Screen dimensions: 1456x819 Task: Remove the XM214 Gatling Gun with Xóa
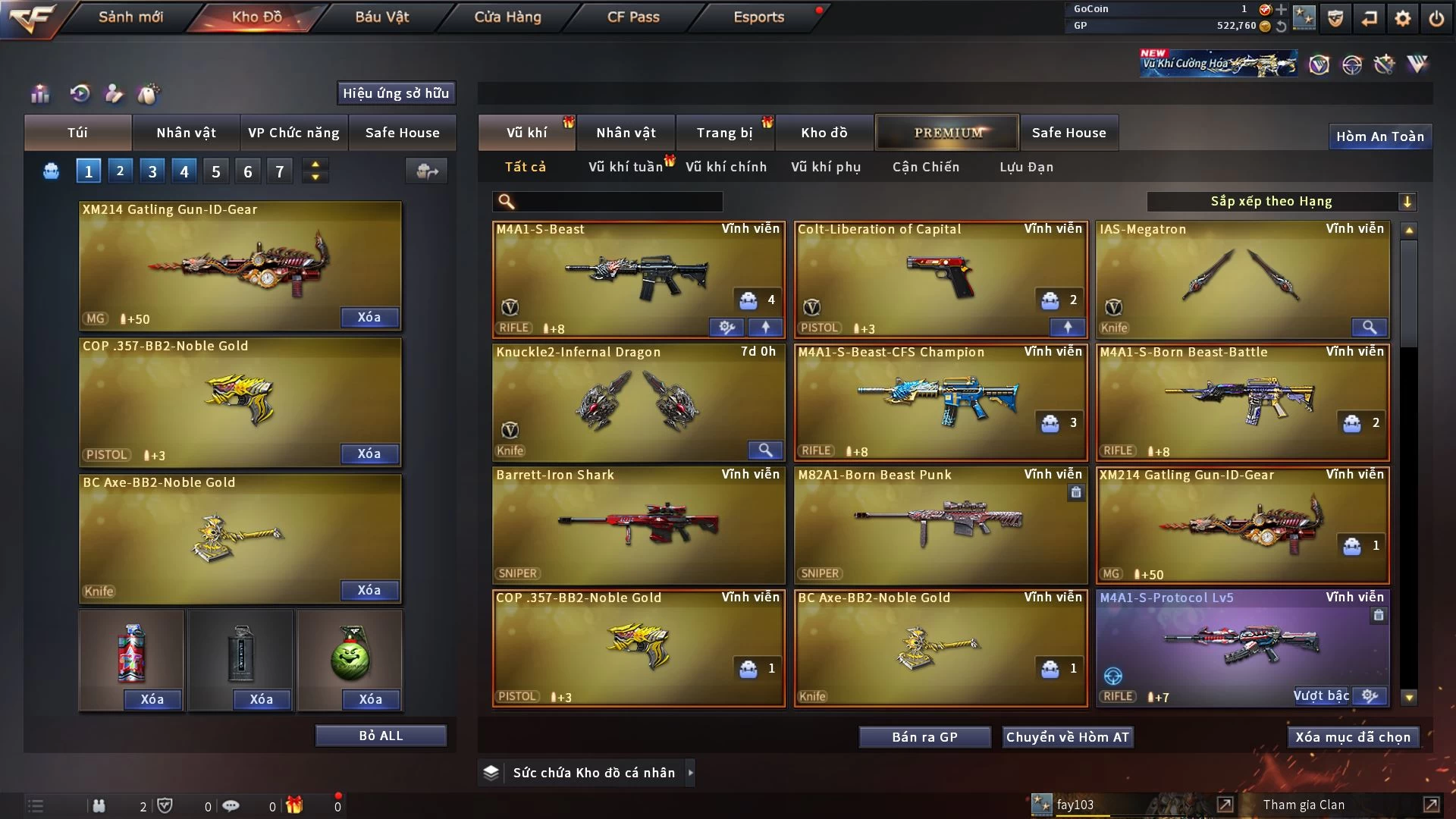369,318
